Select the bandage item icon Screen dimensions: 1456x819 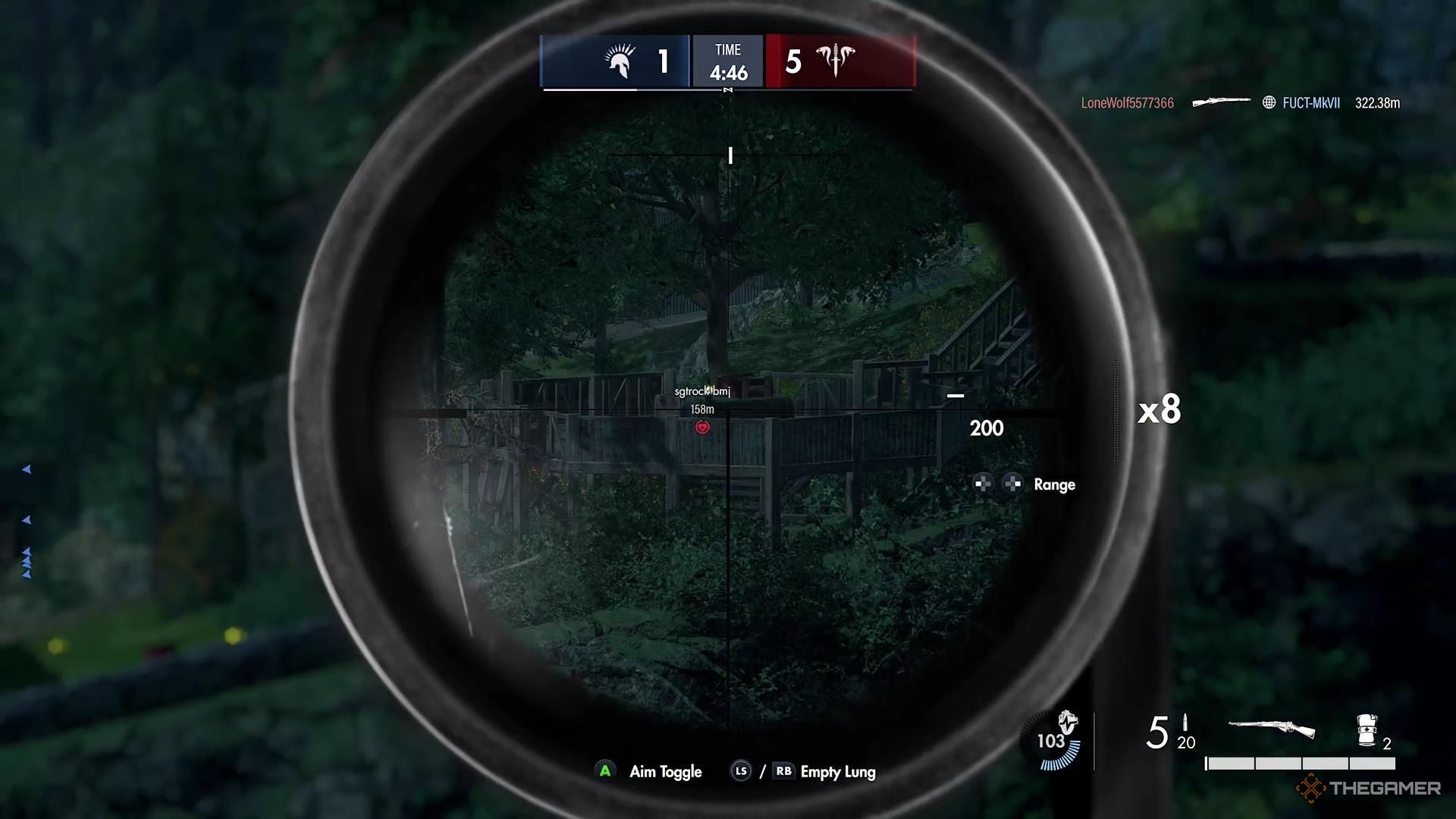pyautogui.click(x=1367, y=730)
